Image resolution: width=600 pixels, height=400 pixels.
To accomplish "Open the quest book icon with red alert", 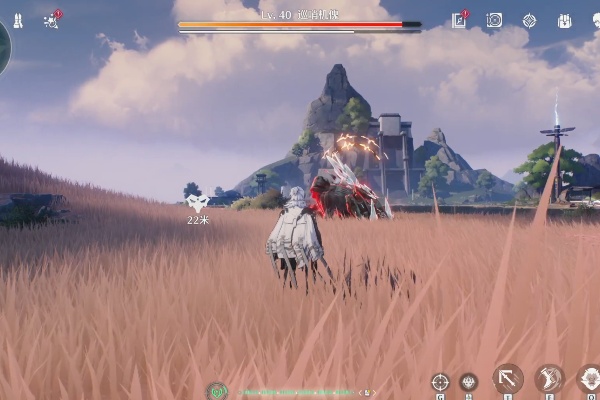I will [459, 20].
